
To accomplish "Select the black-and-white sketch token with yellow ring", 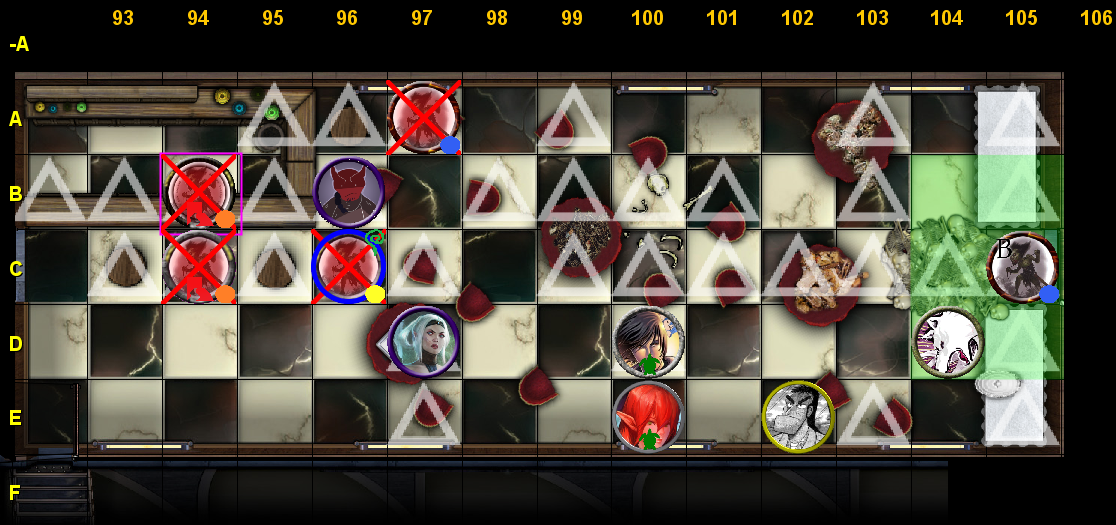I will click(x=798, y=417).
